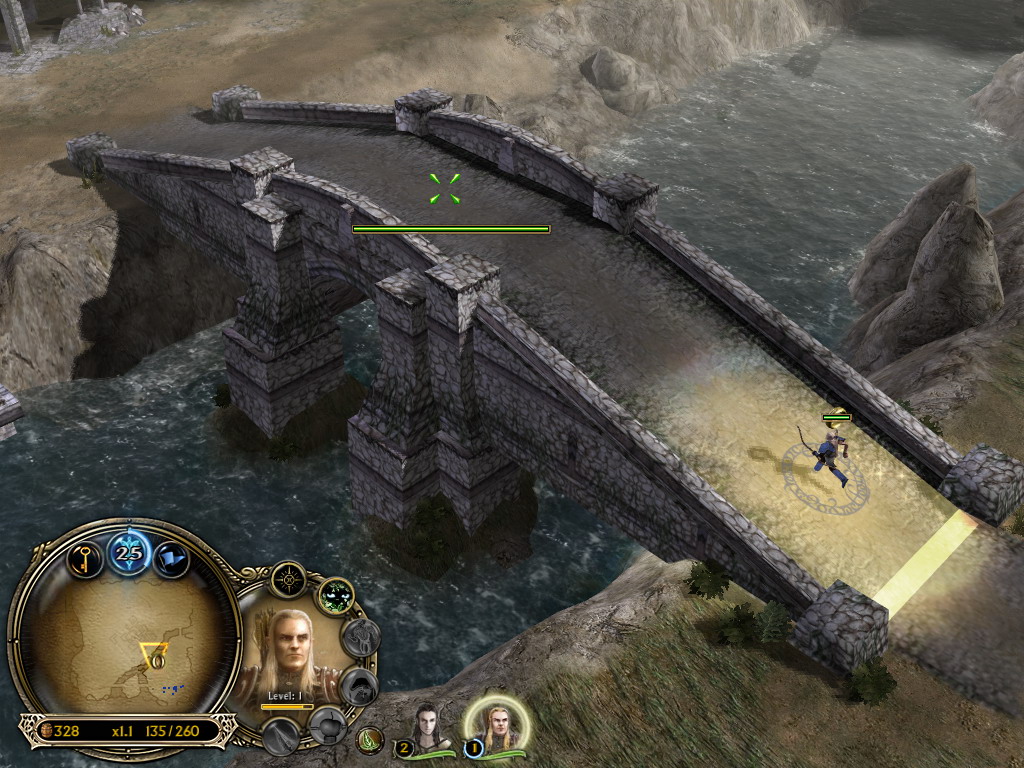The width and height of the screenshot is (1024, 768).
Task: Toggle the compass stance button above portrait
Action: tap(288, 580)
